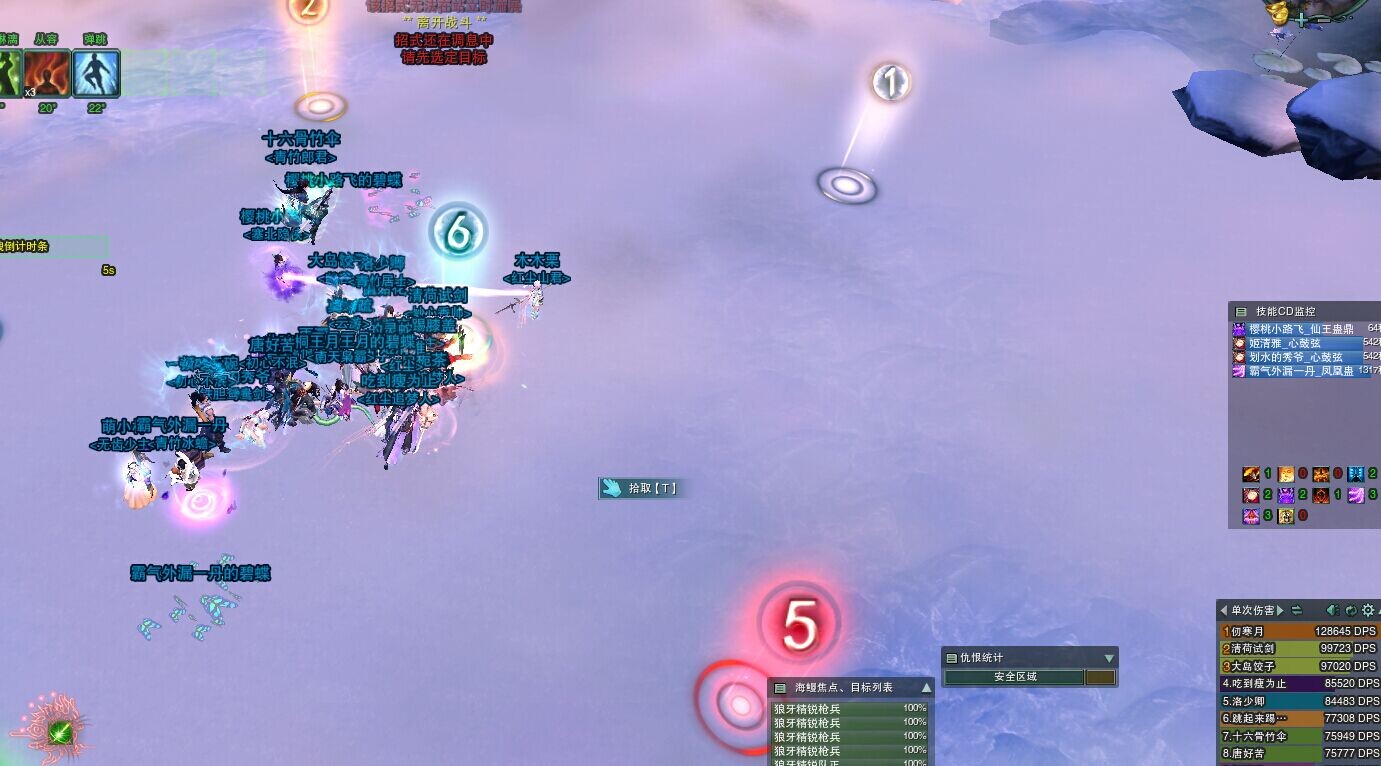The image size is (1381, 766).
Task: Open the 技能CD监控 panel menu icon
Action: tap(1241, 312)
